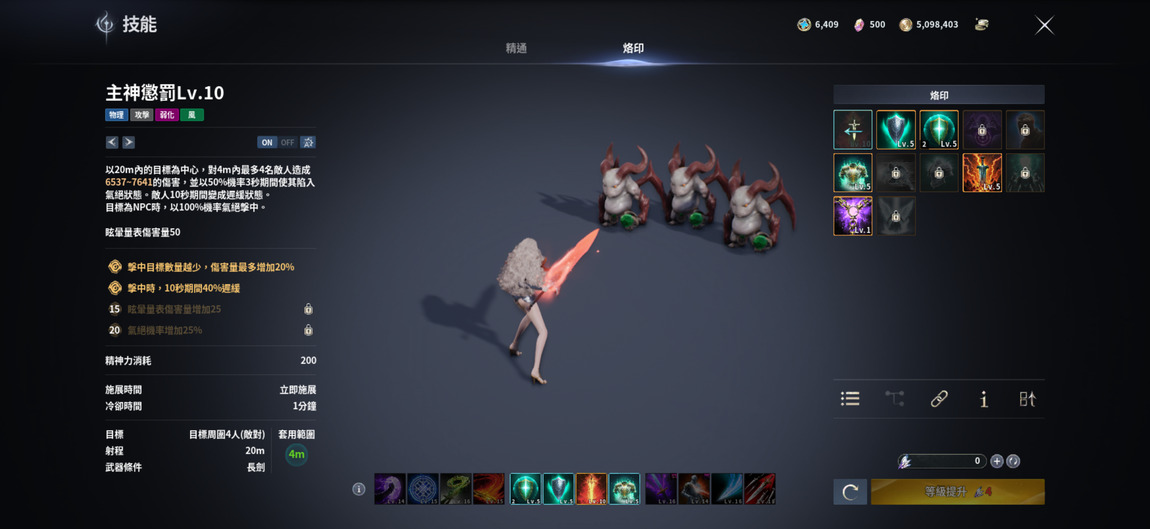Choose the purple chain Lv.1 skill
Viewport: 1150px width, 529px height.
(853, 216)
